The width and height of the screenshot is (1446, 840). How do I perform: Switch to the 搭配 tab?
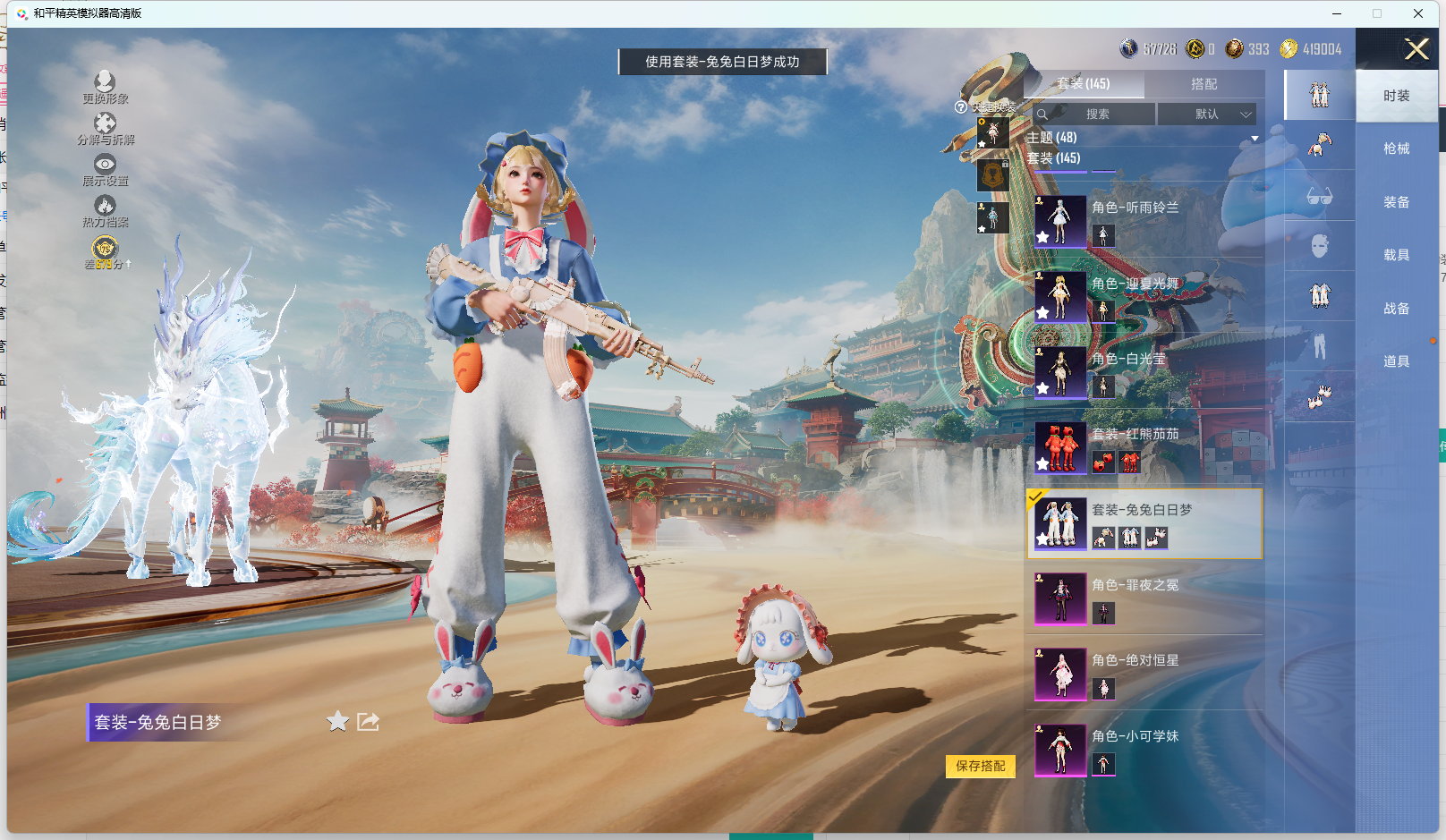pos(1204,84)
